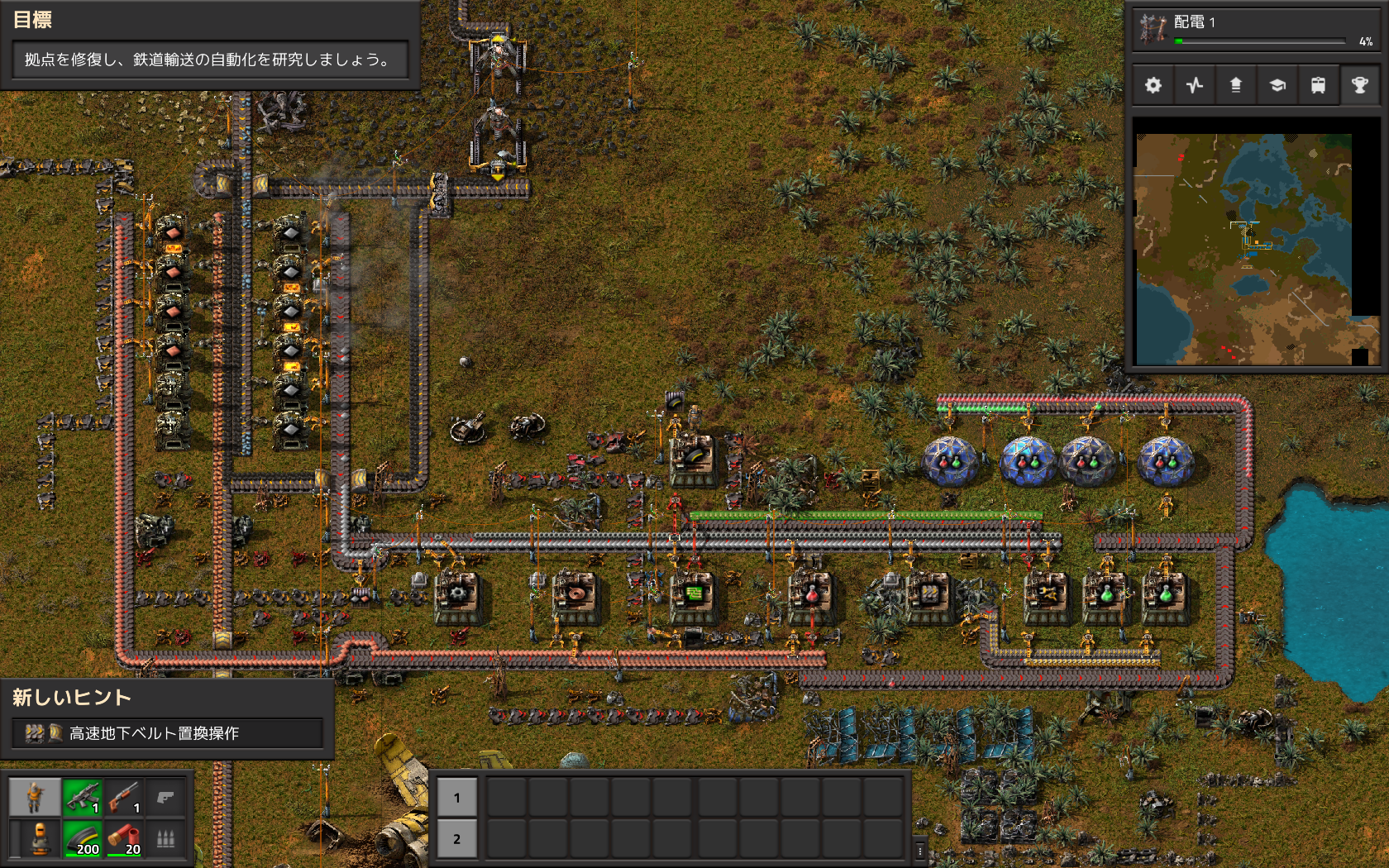Show achievements with the trophy button
Screen dimensions: 1389x868
1359,85
